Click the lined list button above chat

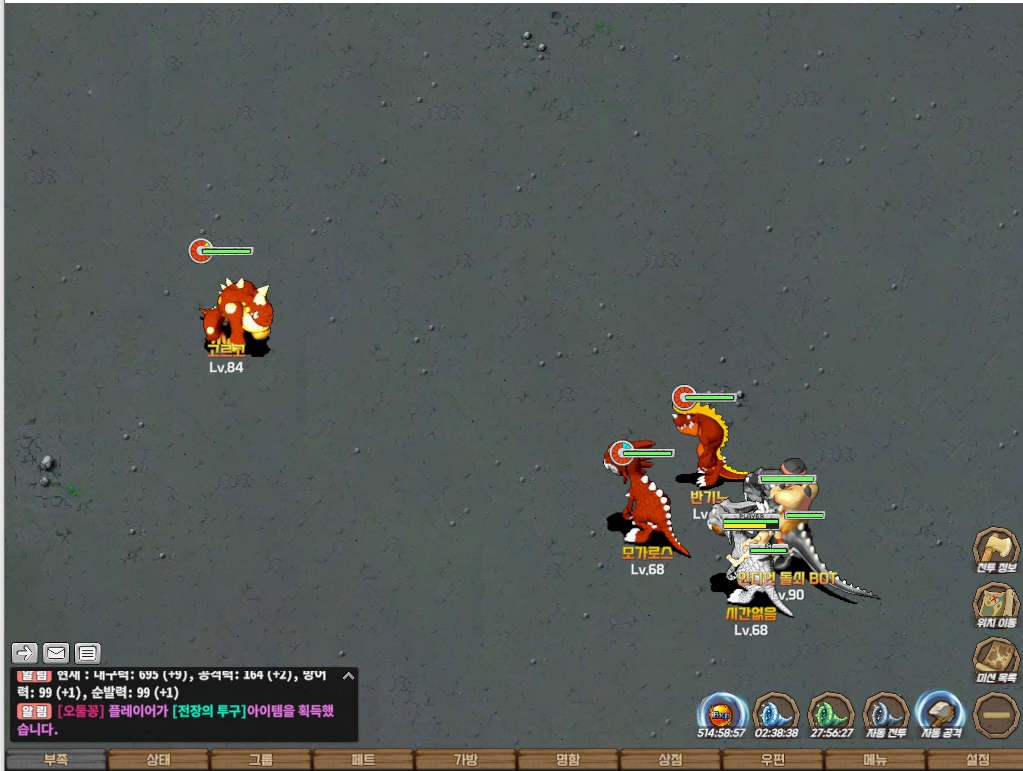pyautogui.click(x=88, y=653)
